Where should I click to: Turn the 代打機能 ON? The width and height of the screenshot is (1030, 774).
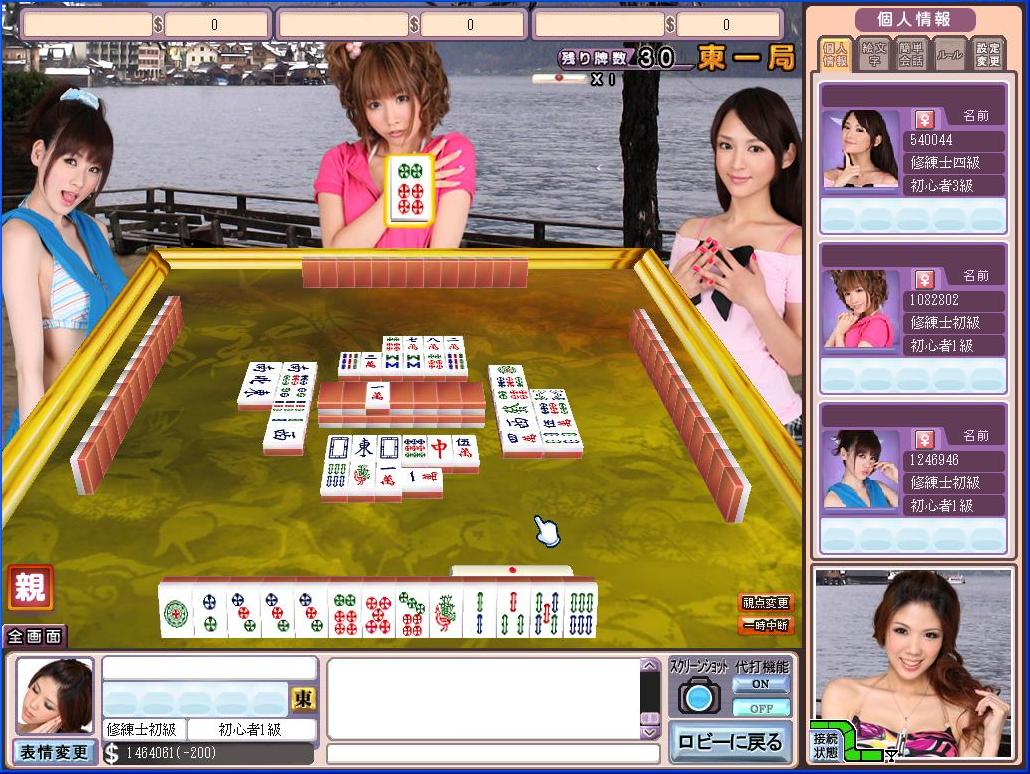760,685
